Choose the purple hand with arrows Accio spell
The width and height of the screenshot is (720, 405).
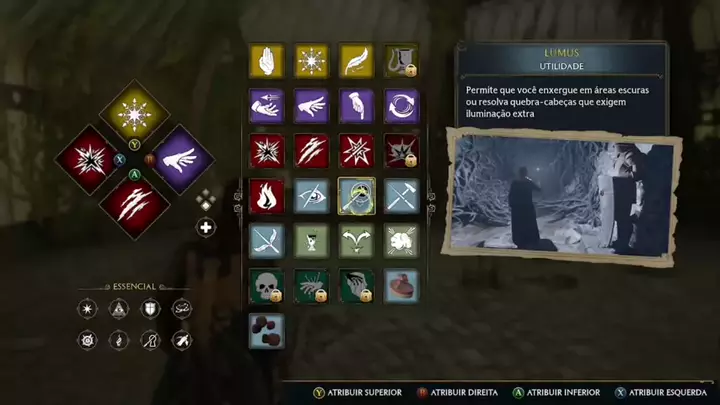266,105
